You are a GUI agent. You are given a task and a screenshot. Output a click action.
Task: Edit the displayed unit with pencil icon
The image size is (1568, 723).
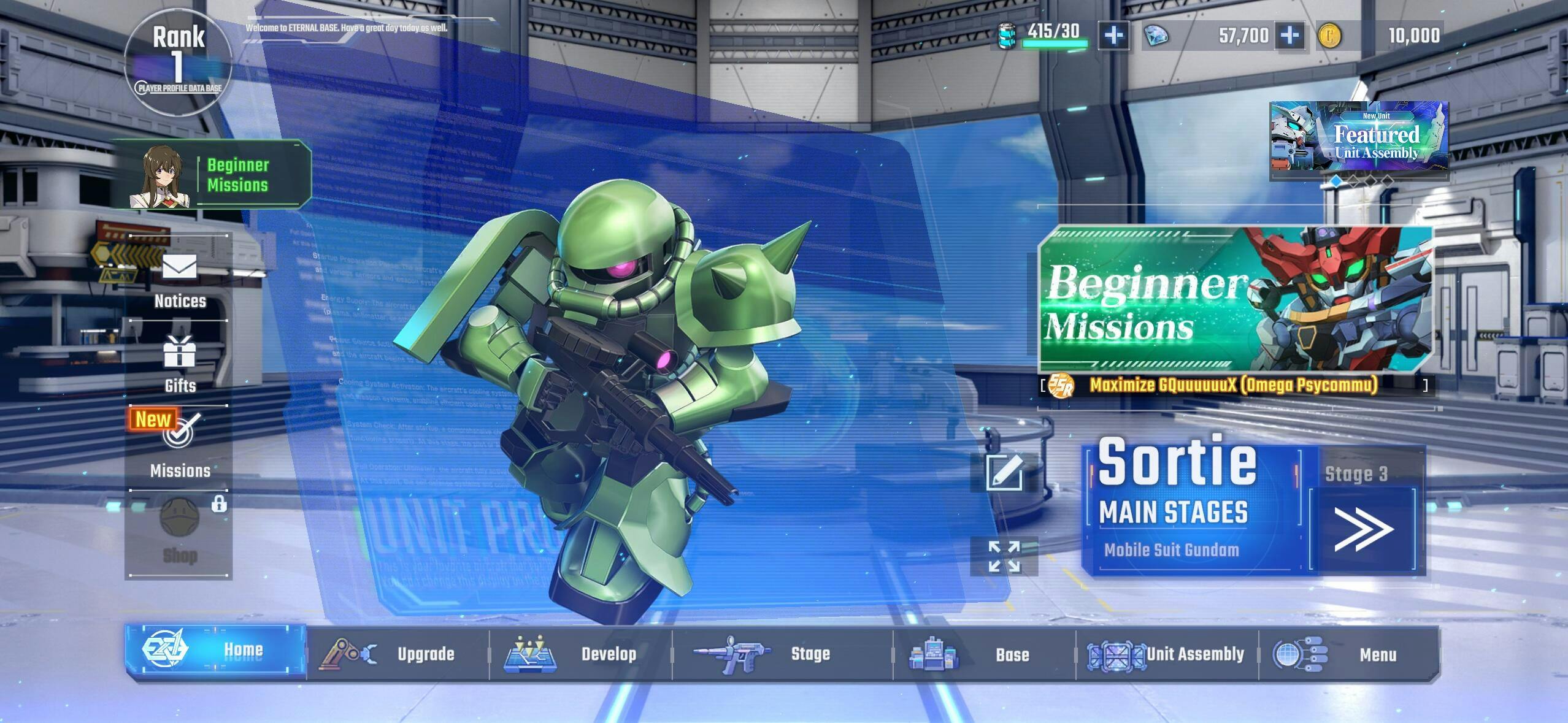[1004, 472]
